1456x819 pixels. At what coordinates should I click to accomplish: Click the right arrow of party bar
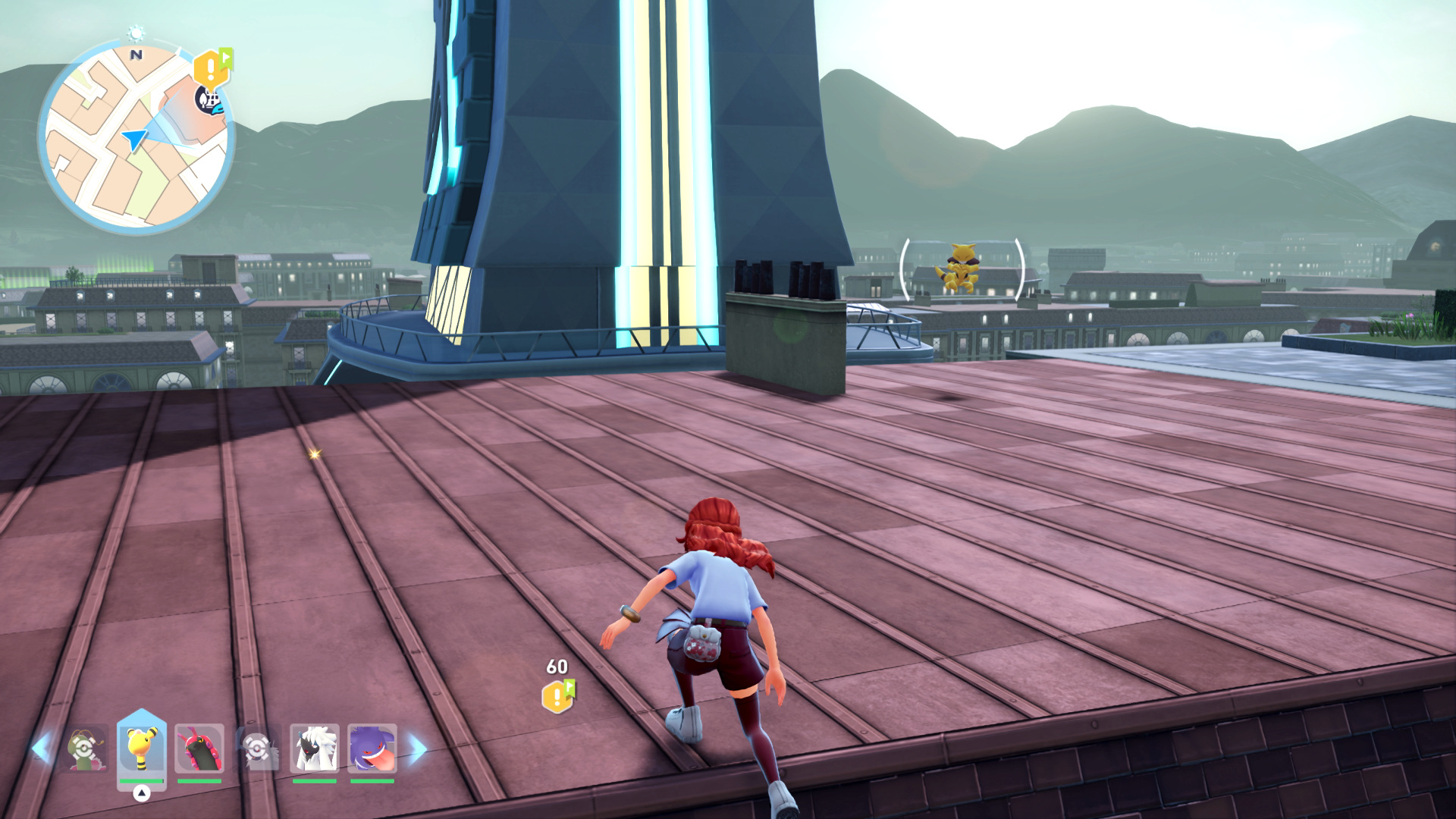click(418, 748)
